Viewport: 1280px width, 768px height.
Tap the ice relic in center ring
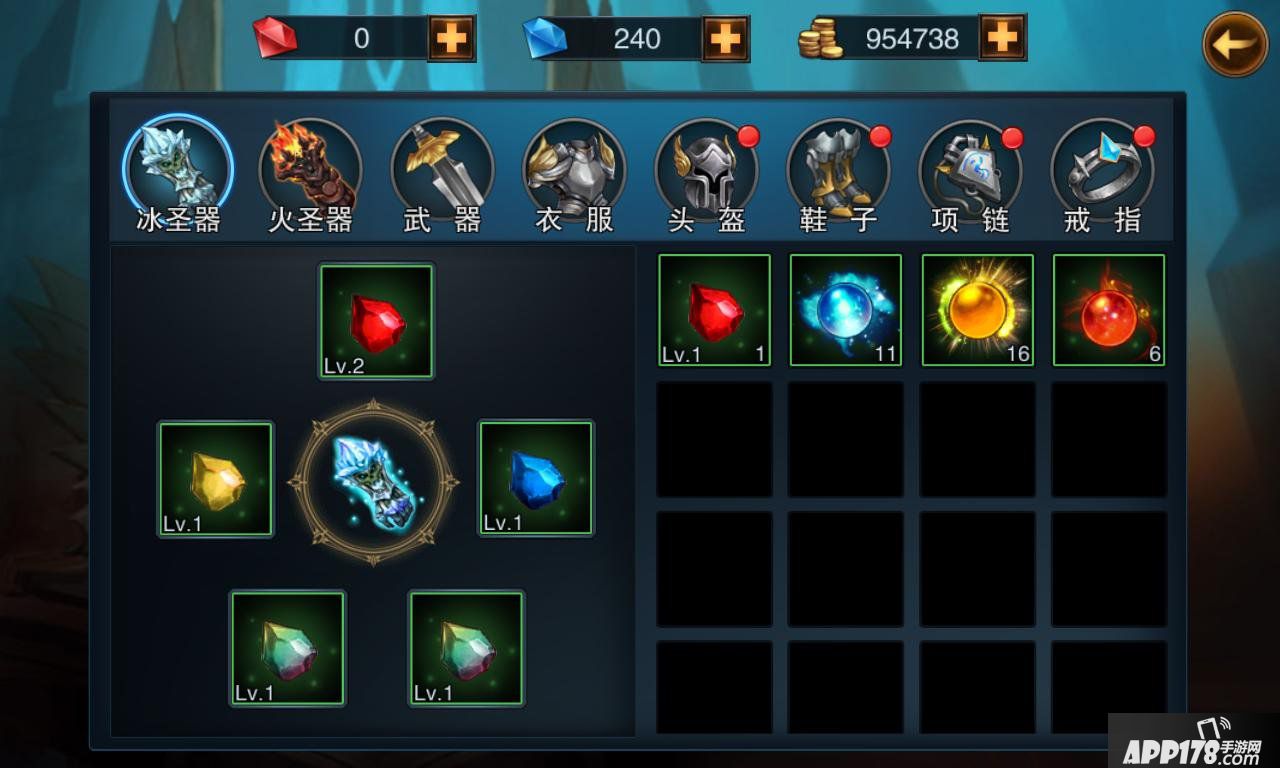point(374,482)
